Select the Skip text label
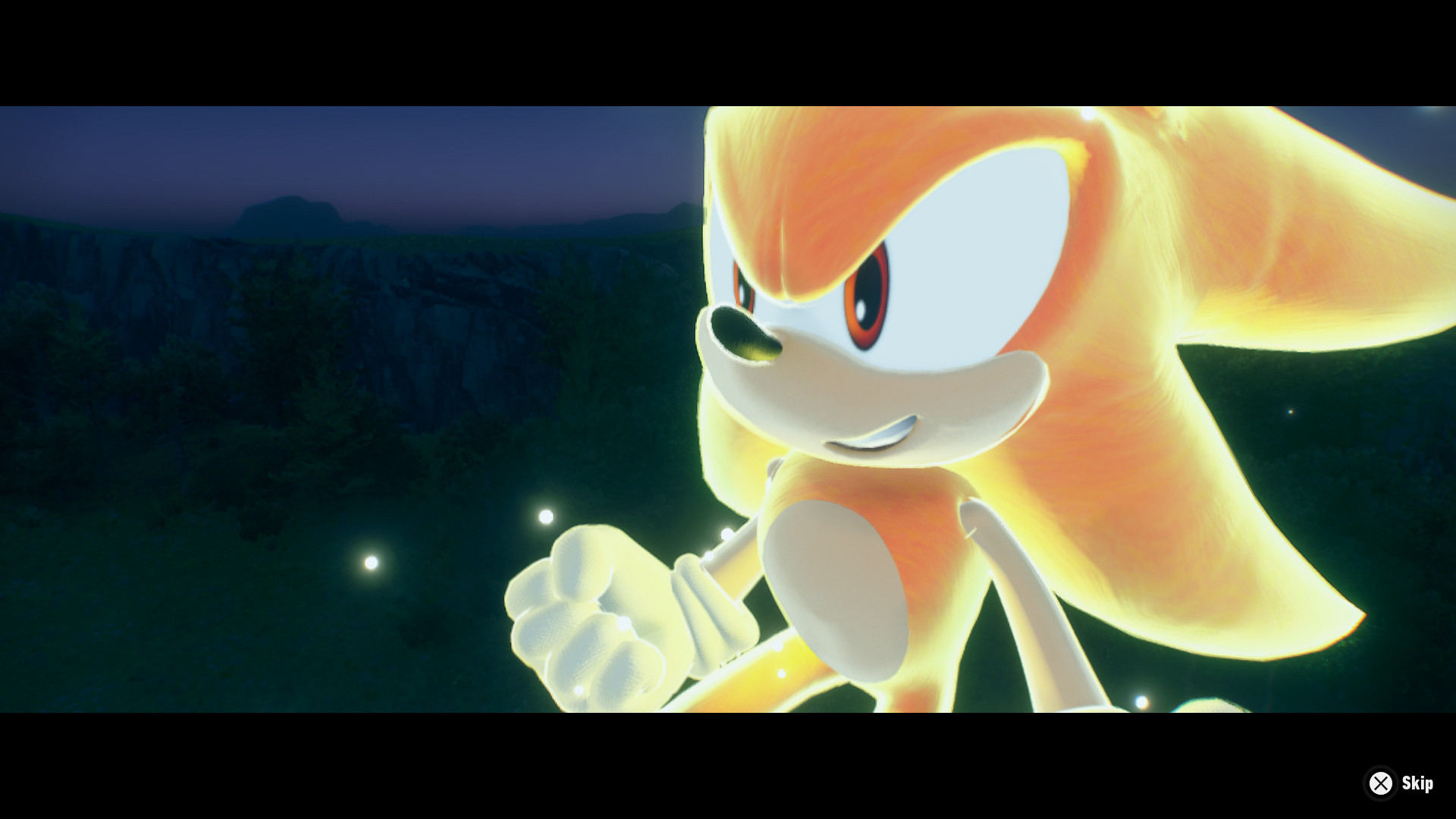This screenshot has width=1456, height=819. pos(1417,783)
